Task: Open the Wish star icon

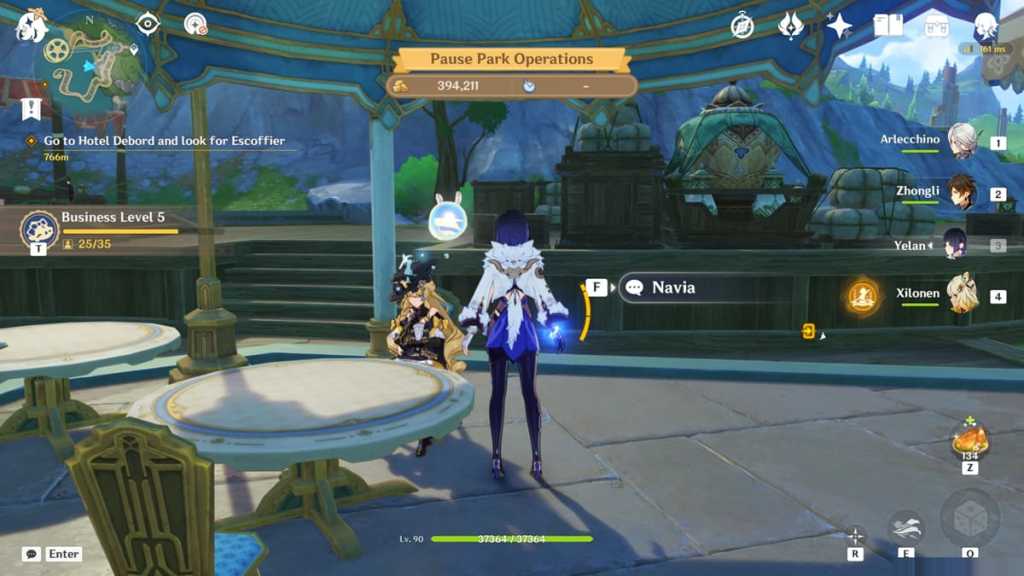Action: pyautogui.click(x=839, y=26)
